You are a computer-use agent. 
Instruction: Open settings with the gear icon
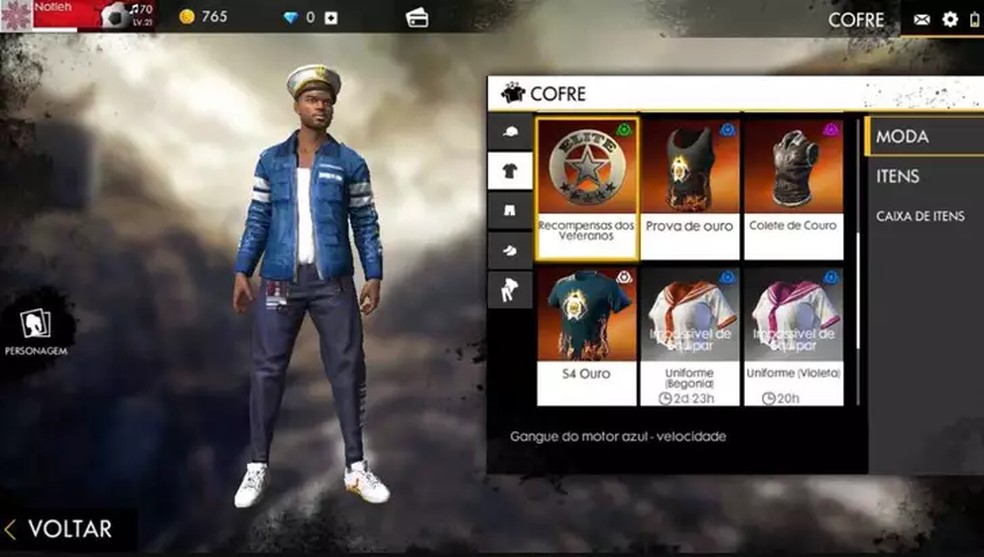(x=950, y=19)
